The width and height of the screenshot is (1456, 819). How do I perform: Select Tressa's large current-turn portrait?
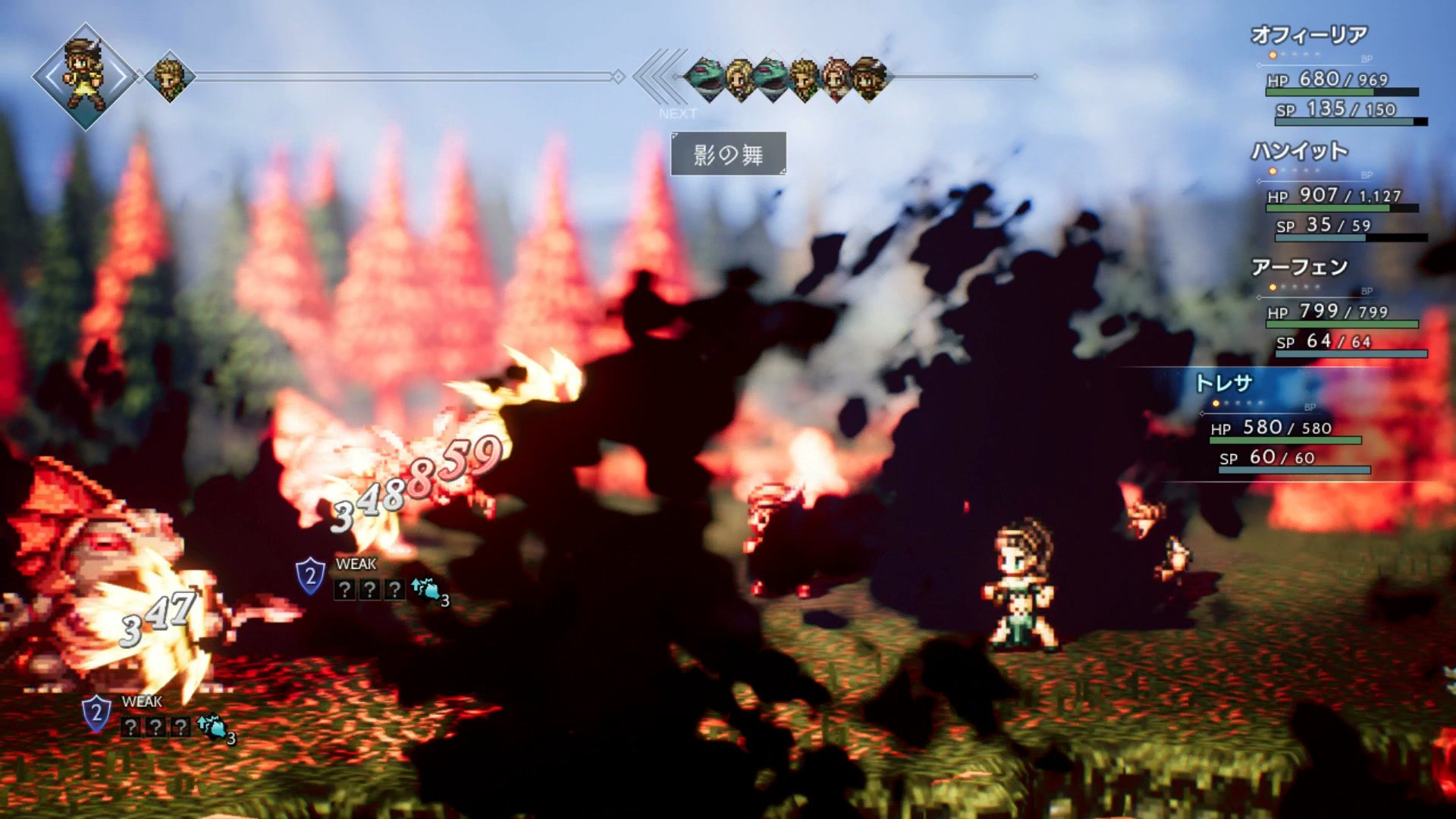(x=85, y=77)
